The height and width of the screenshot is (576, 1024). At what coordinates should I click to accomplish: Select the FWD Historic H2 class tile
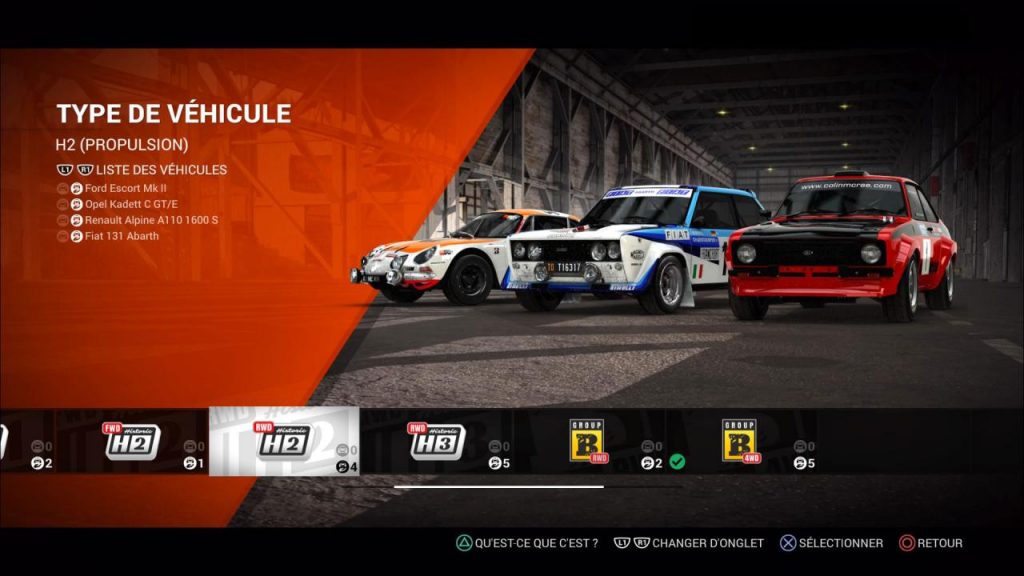click(133, 441)
